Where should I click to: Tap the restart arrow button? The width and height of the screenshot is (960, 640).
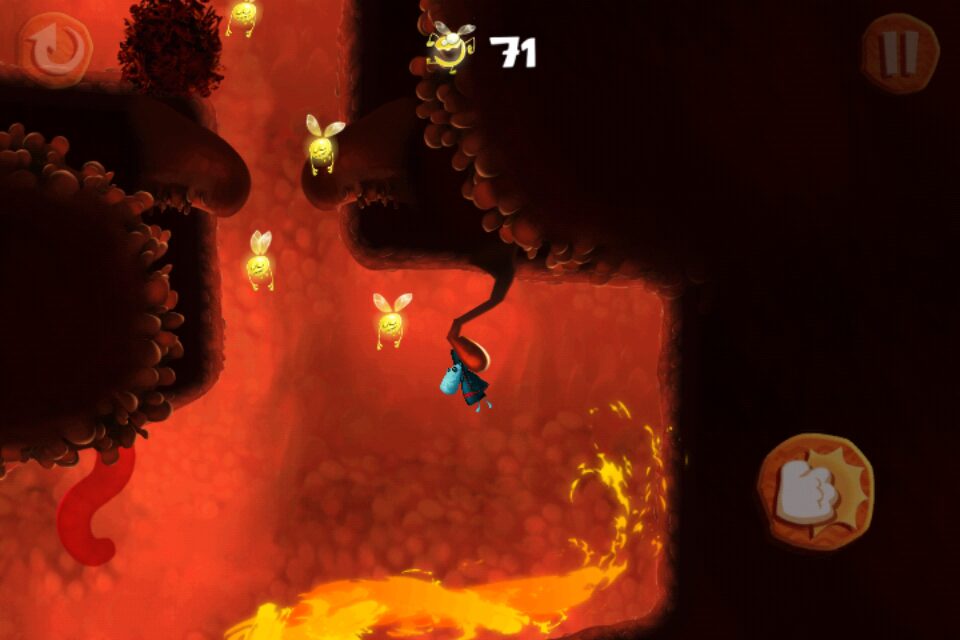55,48
